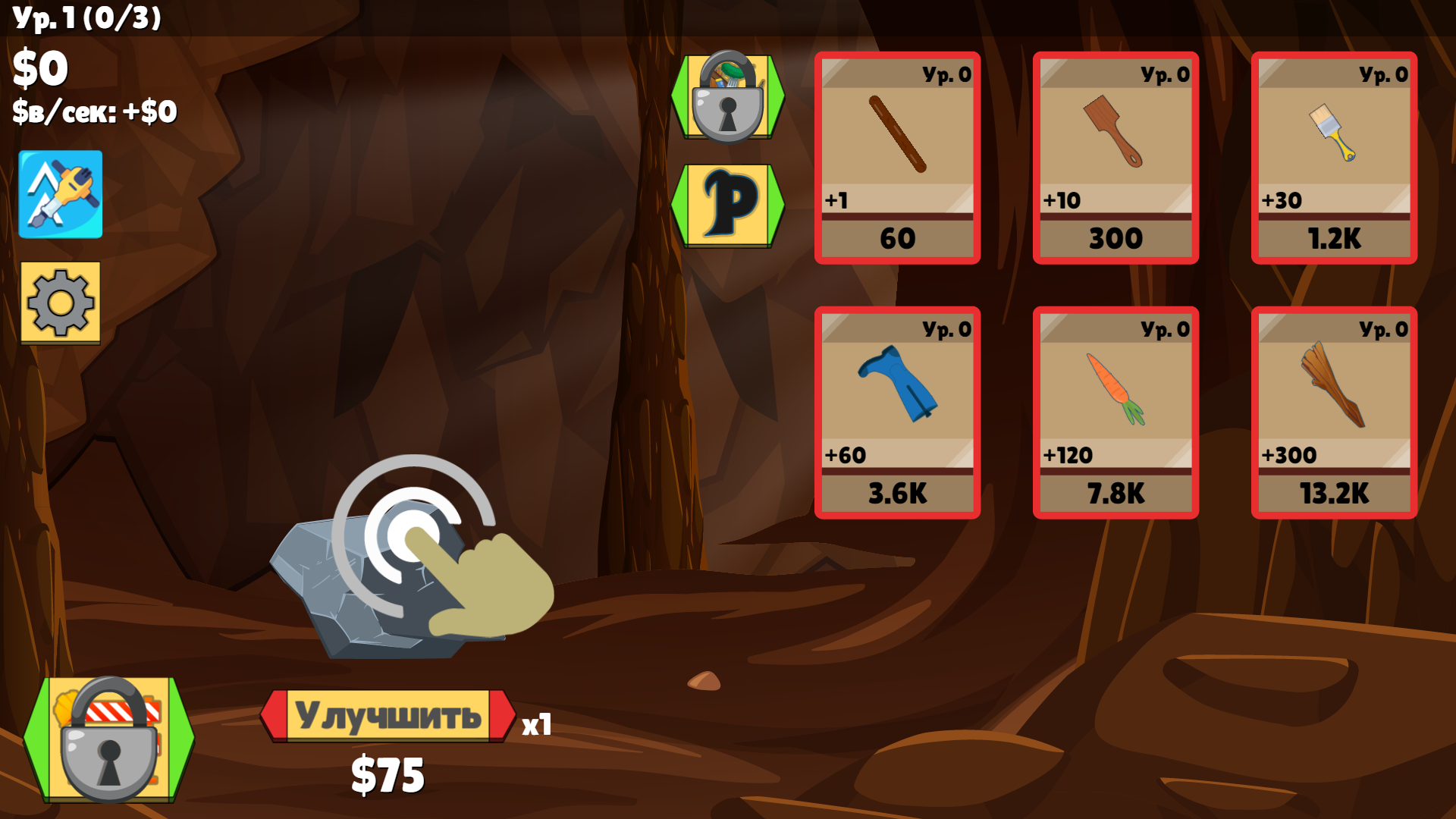Click the $в/сек income rate display
The image size is (1456, 819).
click(x=93, y=112)
